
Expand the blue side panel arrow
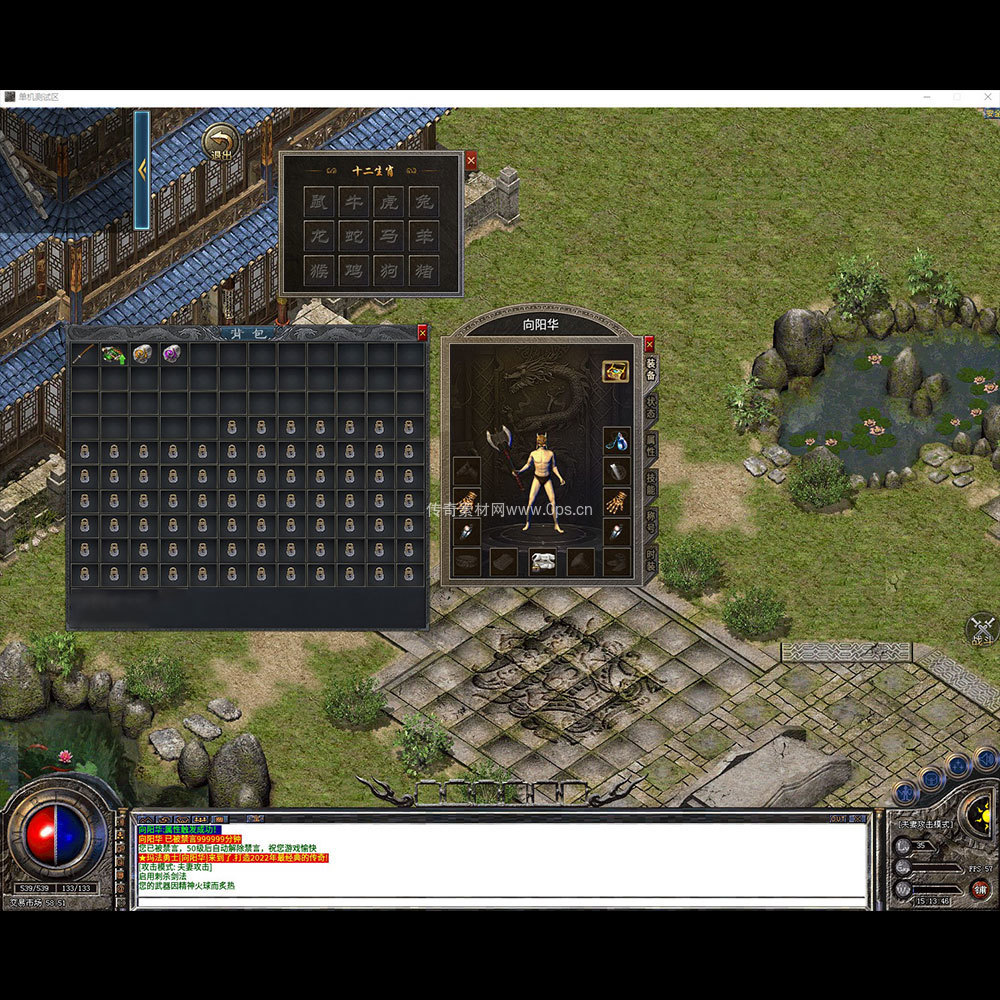pos(142,169)
